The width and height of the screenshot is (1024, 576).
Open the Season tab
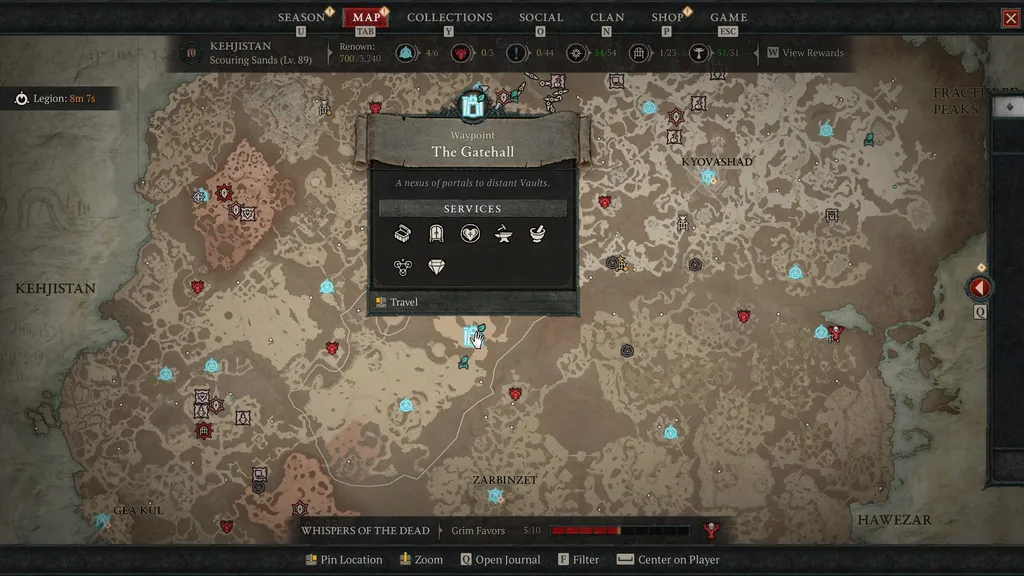point(301,17)
